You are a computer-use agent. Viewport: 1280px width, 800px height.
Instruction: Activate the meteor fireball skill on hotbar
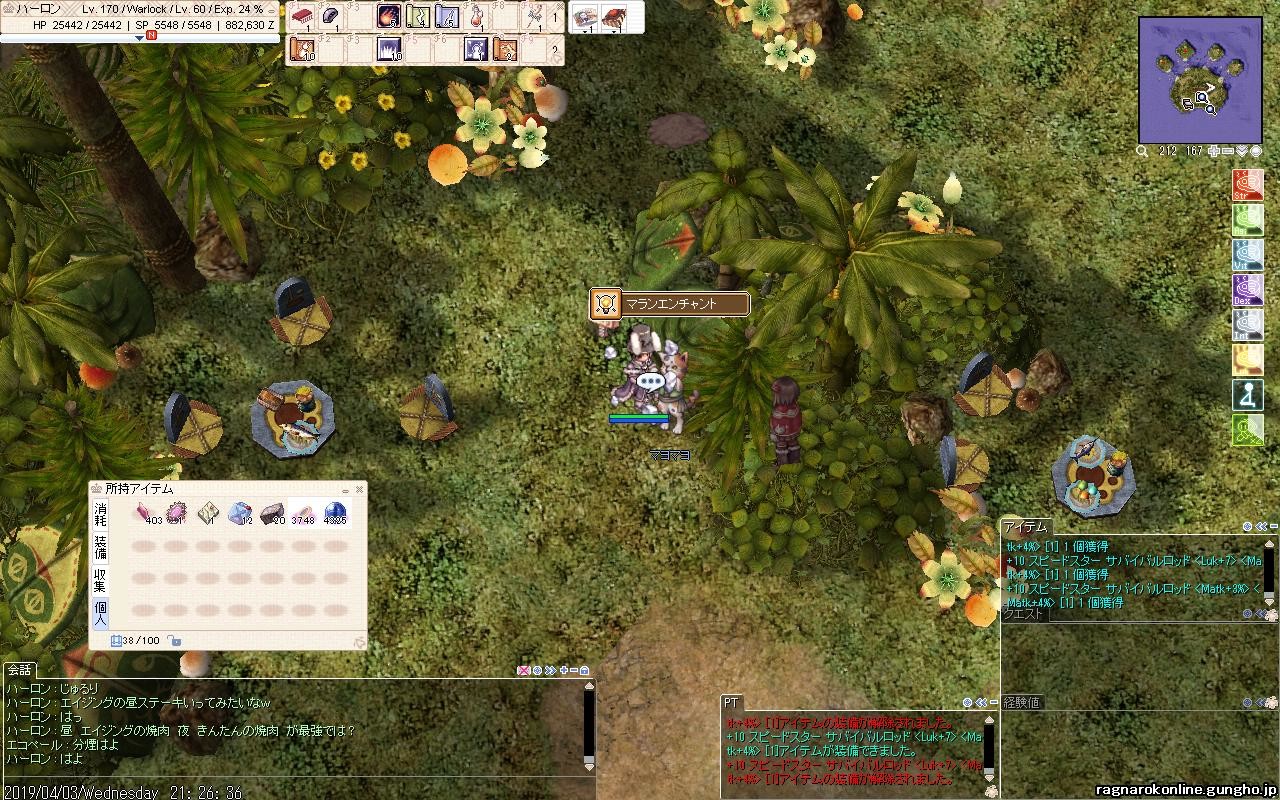(x=389, y=17)
